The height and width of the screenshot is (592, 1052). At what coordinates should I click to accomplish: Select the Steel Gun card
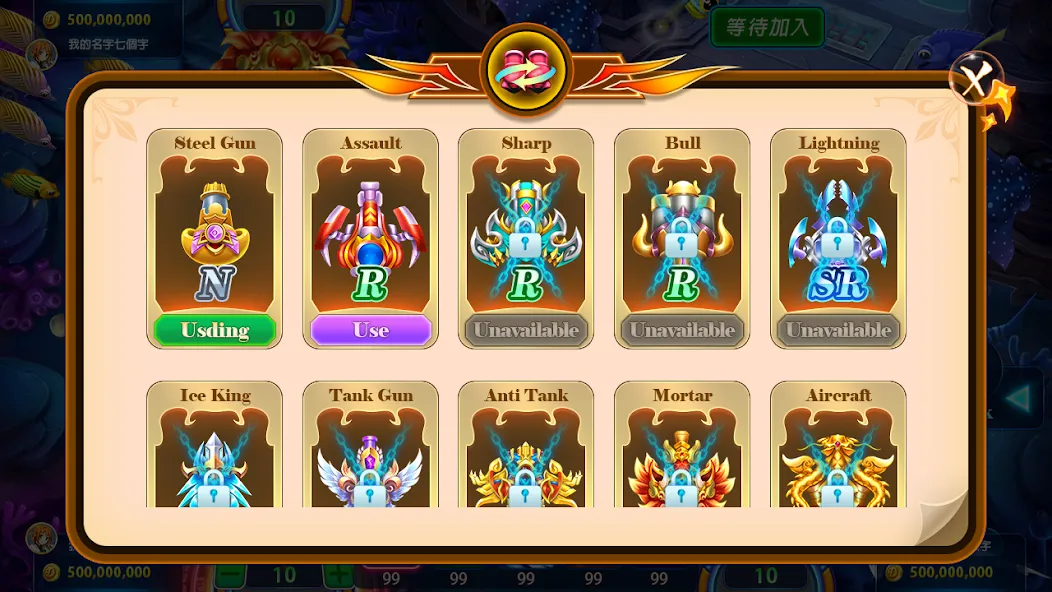215,230
